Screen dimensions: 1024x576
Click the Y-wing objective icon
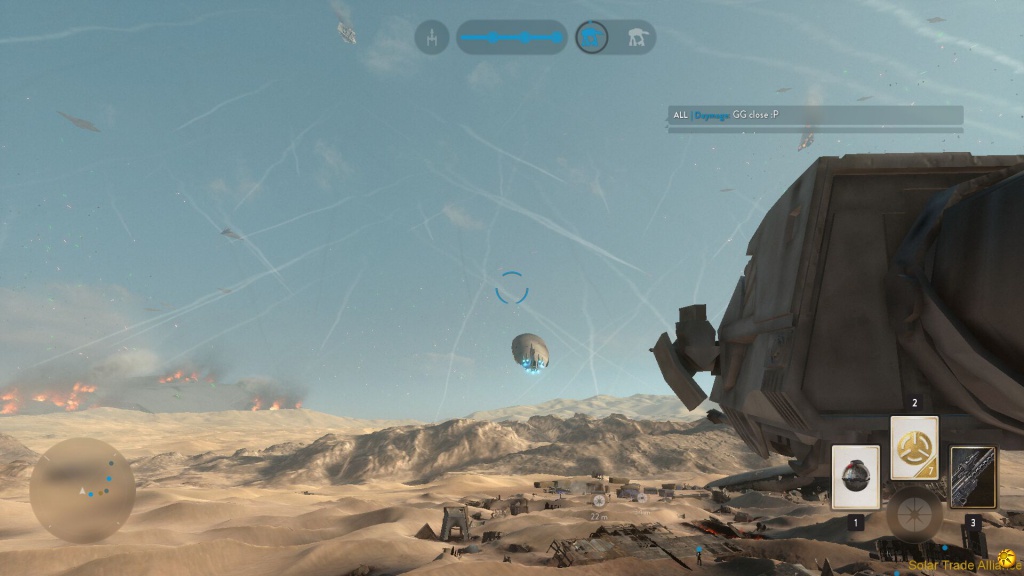click(432, 38)
